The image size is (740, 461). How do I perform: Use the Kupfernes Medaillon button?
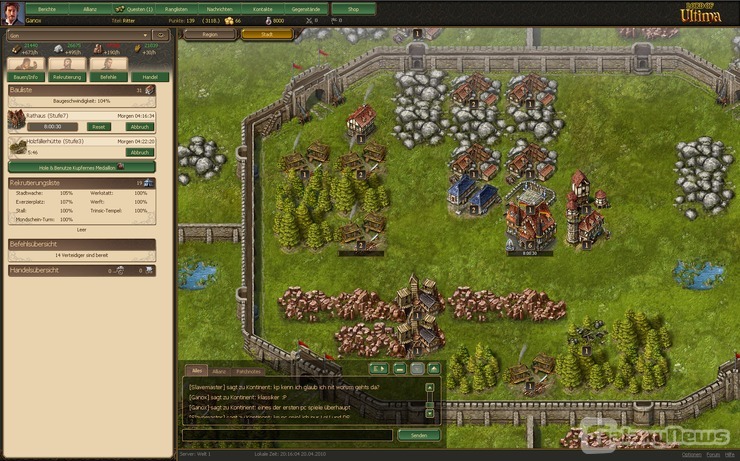(x=80, y=167)
